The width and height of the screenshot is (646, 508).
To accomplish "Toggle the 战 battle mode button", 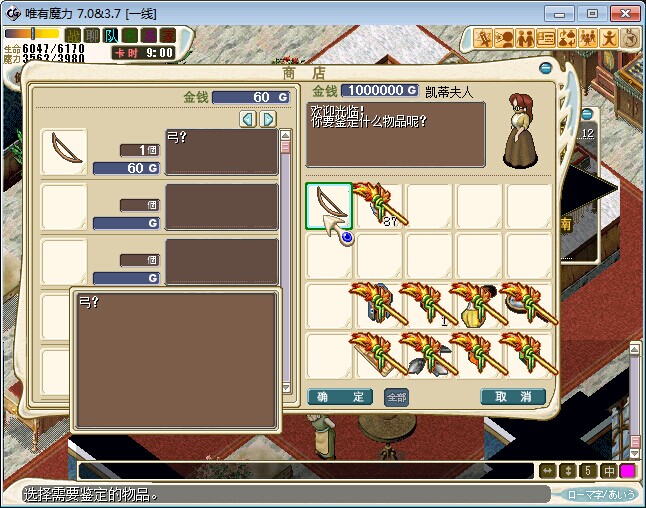I will click(x=73, y=36).
